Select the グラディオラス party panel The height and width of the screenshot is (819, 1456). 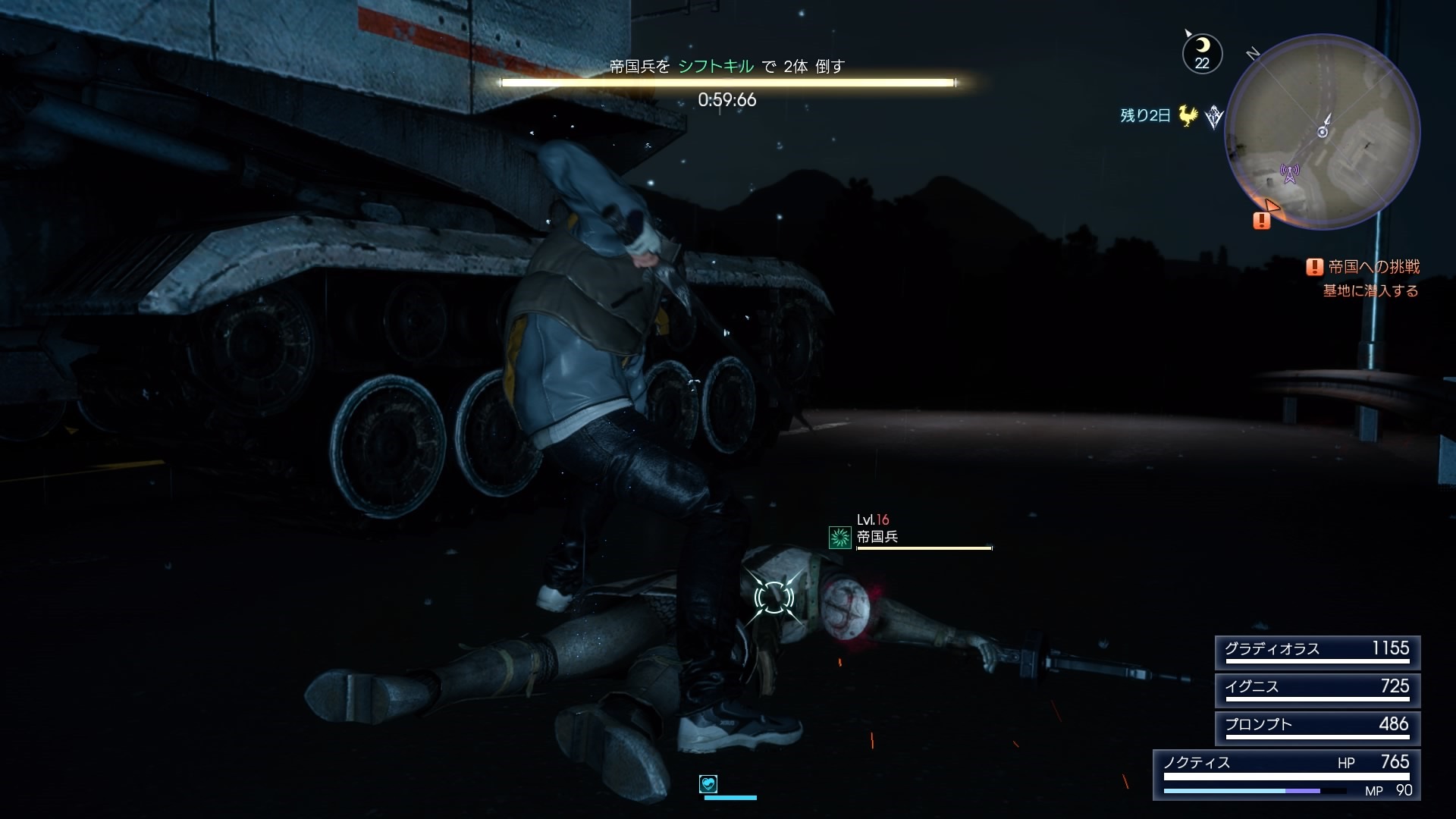click(1317, 652)
